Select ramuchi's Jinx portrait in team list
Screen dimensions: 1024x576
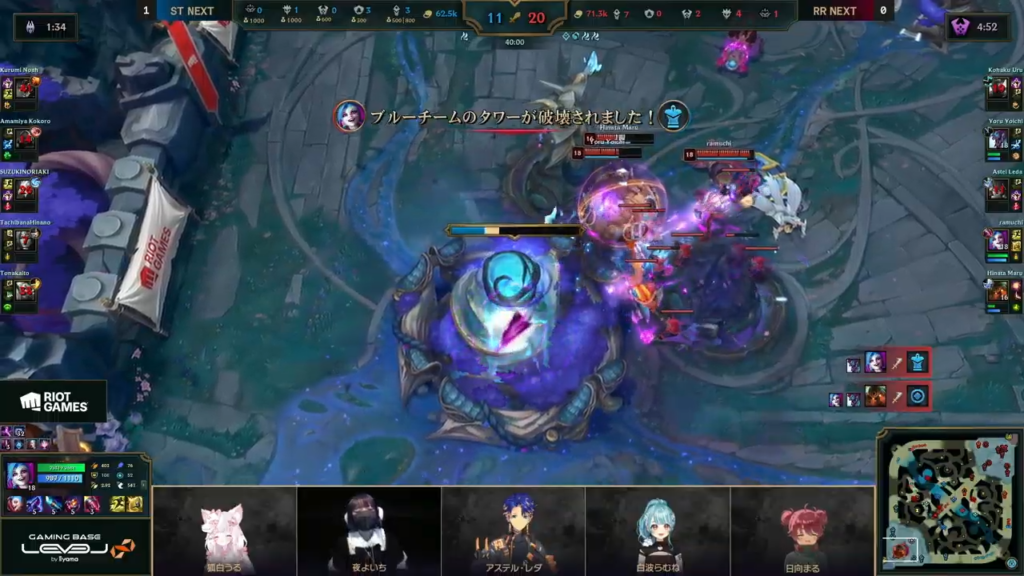(998, 241)
